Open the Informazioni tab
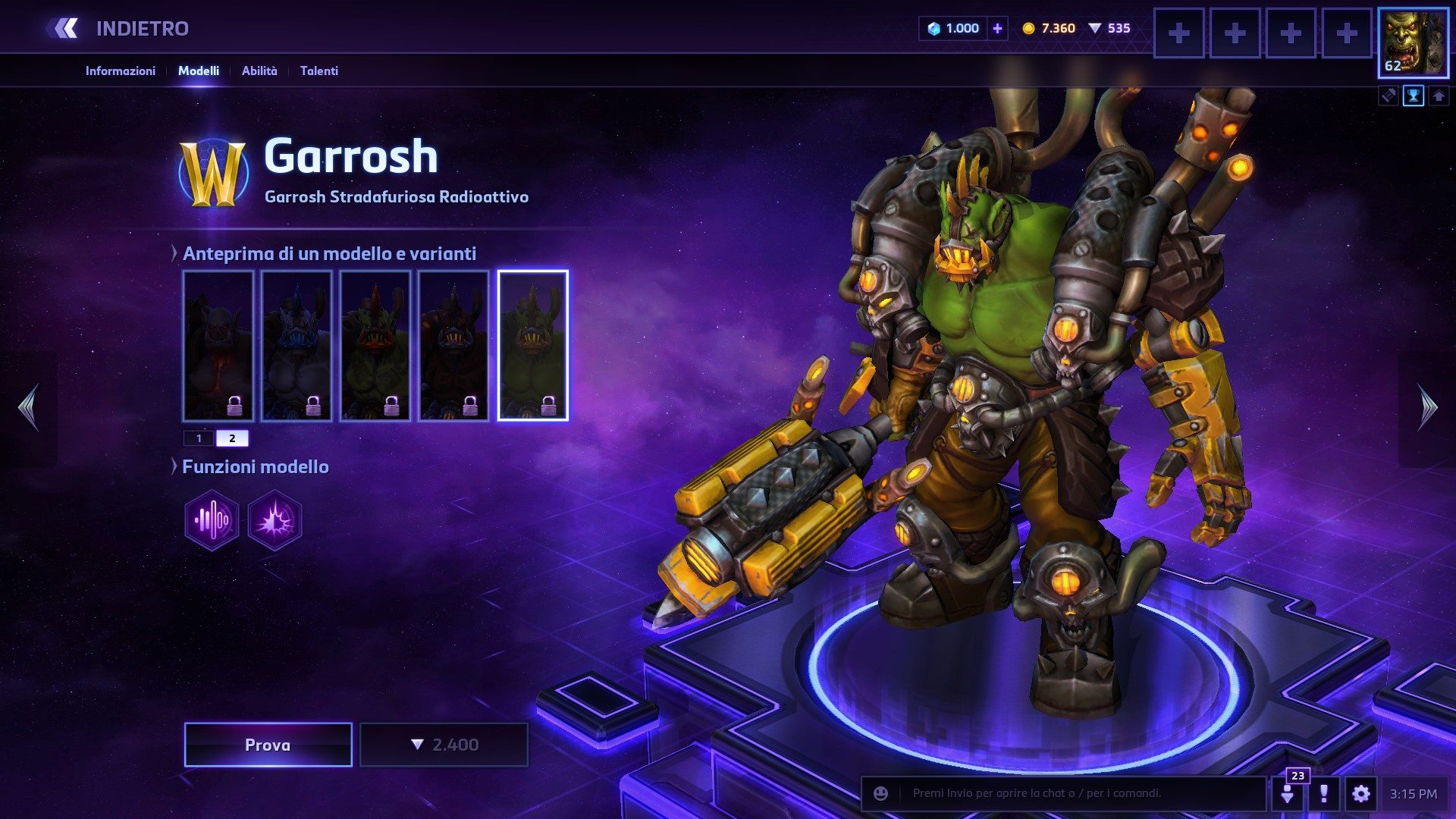Screen dimensions: 1456x819 click(x=120, y=71)
